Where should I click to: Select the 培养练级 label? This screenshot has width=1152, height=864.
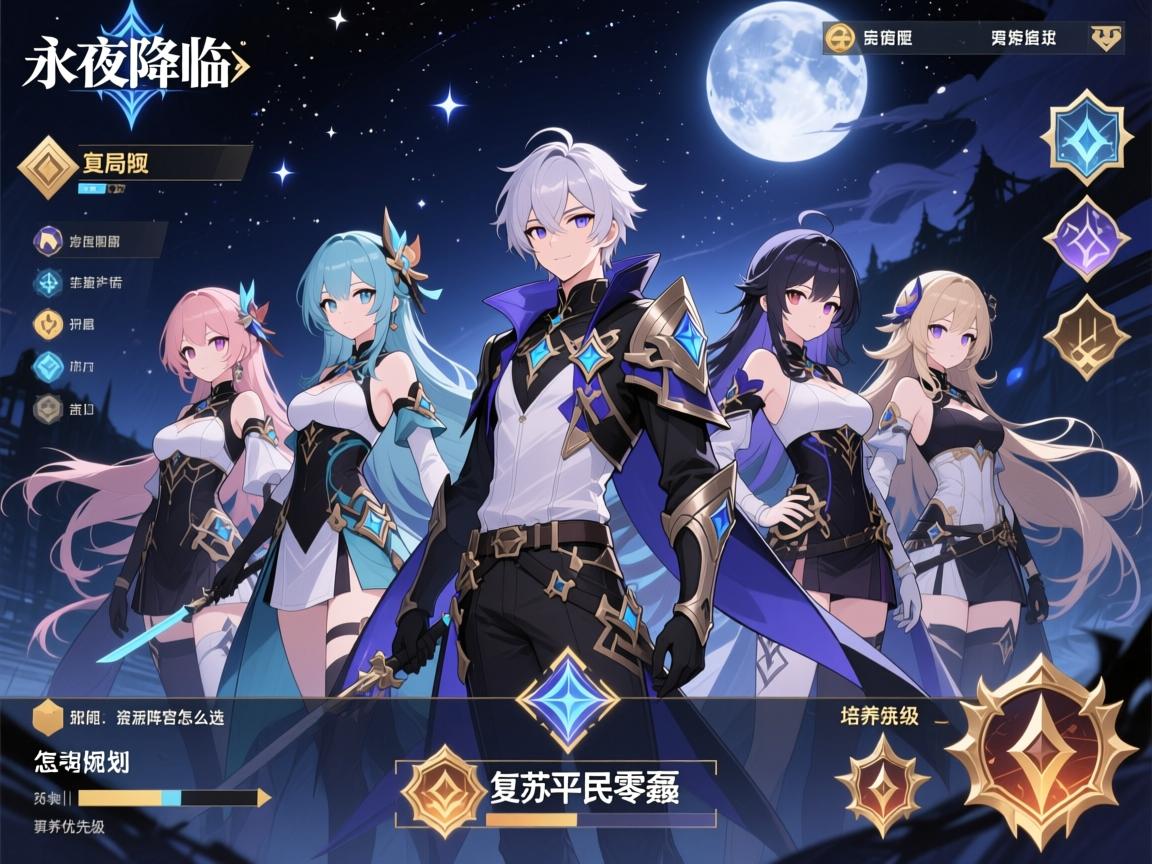(x=880, y=716)
